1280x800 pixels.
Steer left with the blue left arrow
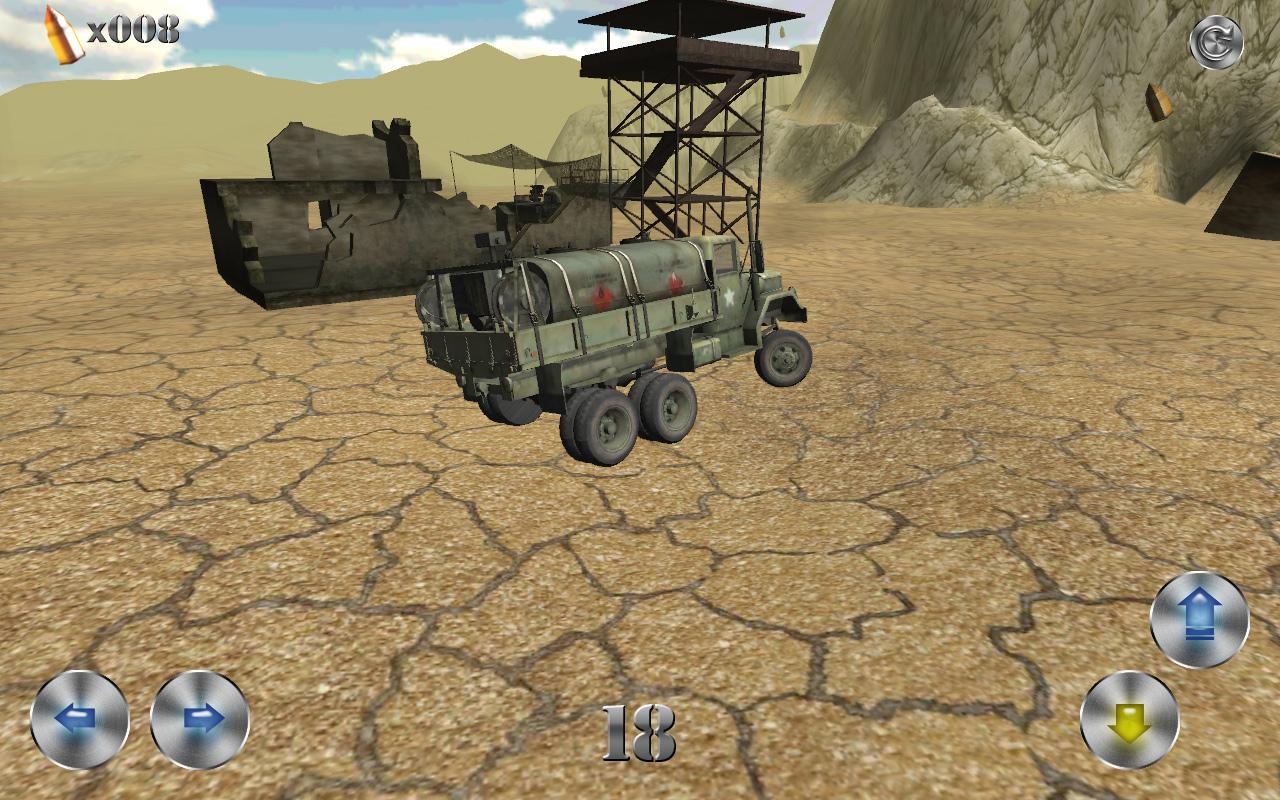[80, 720]
